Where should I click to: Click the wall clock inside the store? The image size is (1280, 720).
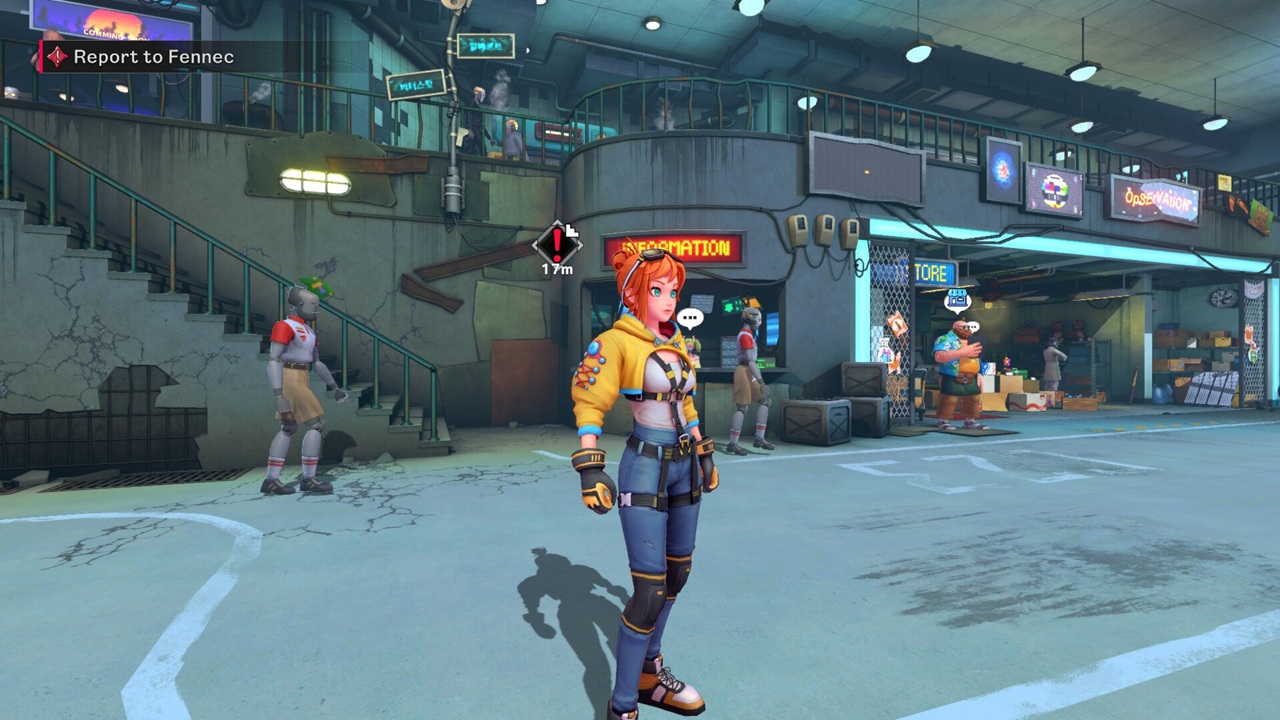[1222, 298]
